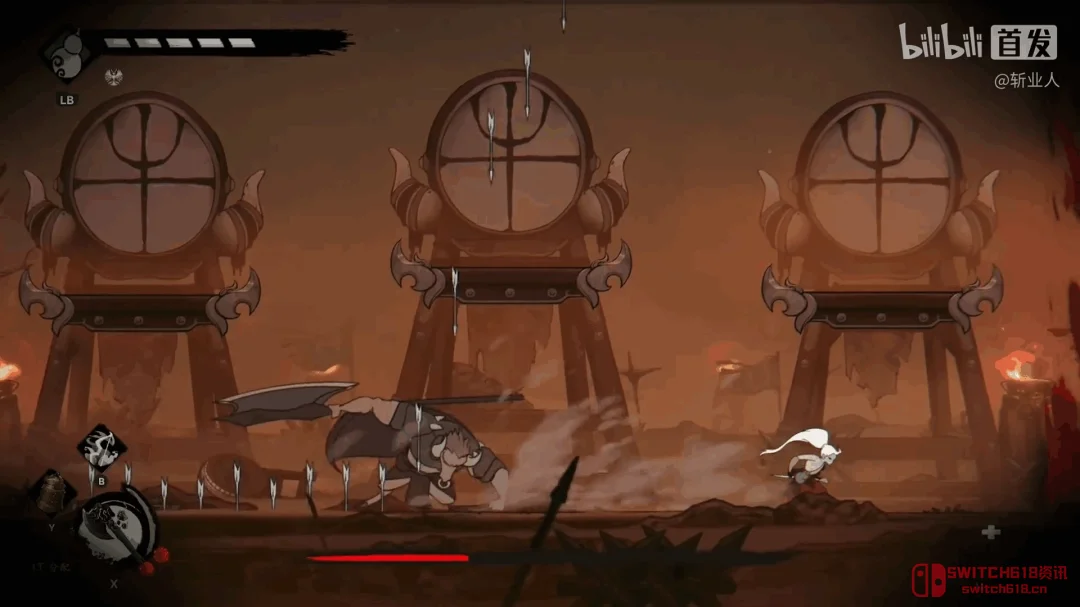Click the great axe weapon icon
The image size is (1080, 607).
point(117,527)
